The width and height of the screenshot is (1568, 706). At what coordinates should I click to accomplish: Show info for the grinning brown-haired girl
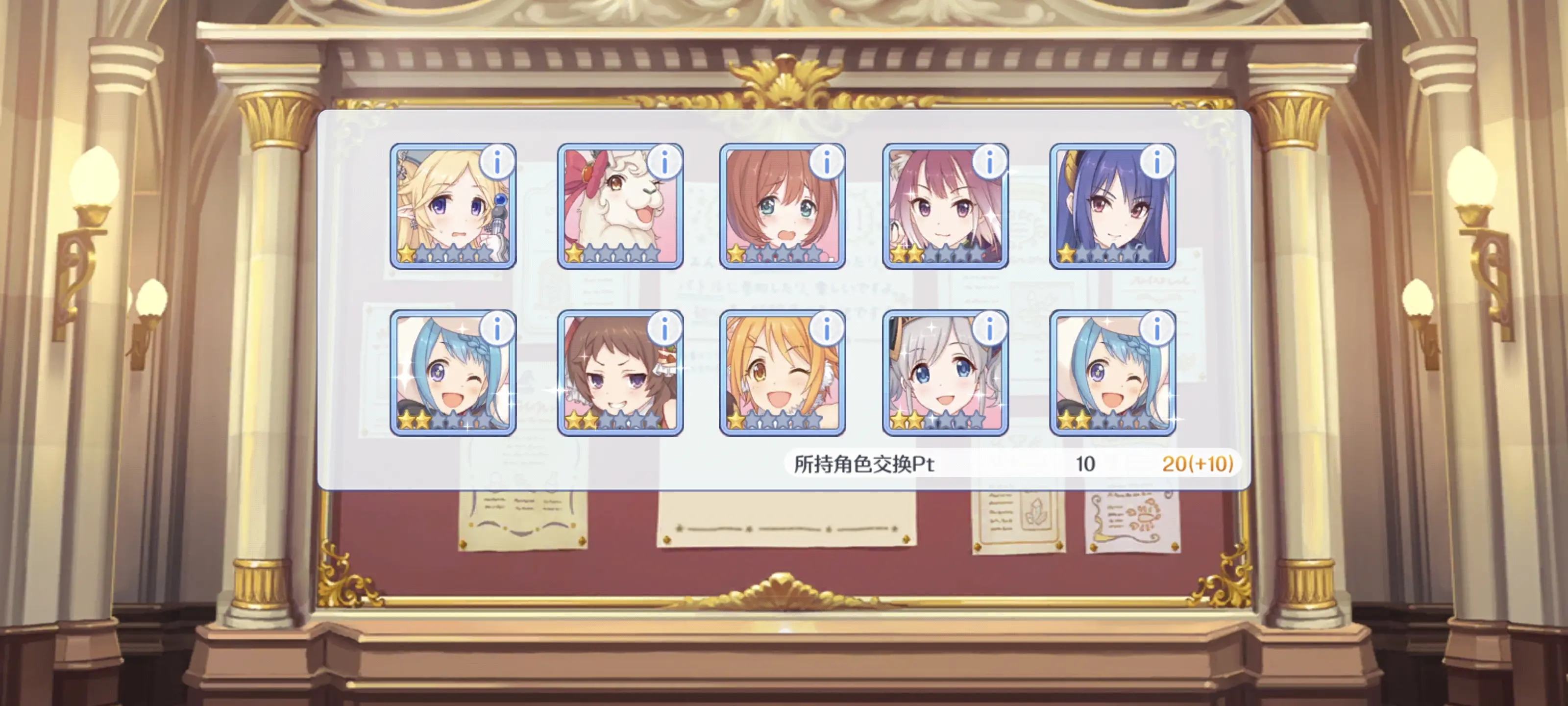665,329
